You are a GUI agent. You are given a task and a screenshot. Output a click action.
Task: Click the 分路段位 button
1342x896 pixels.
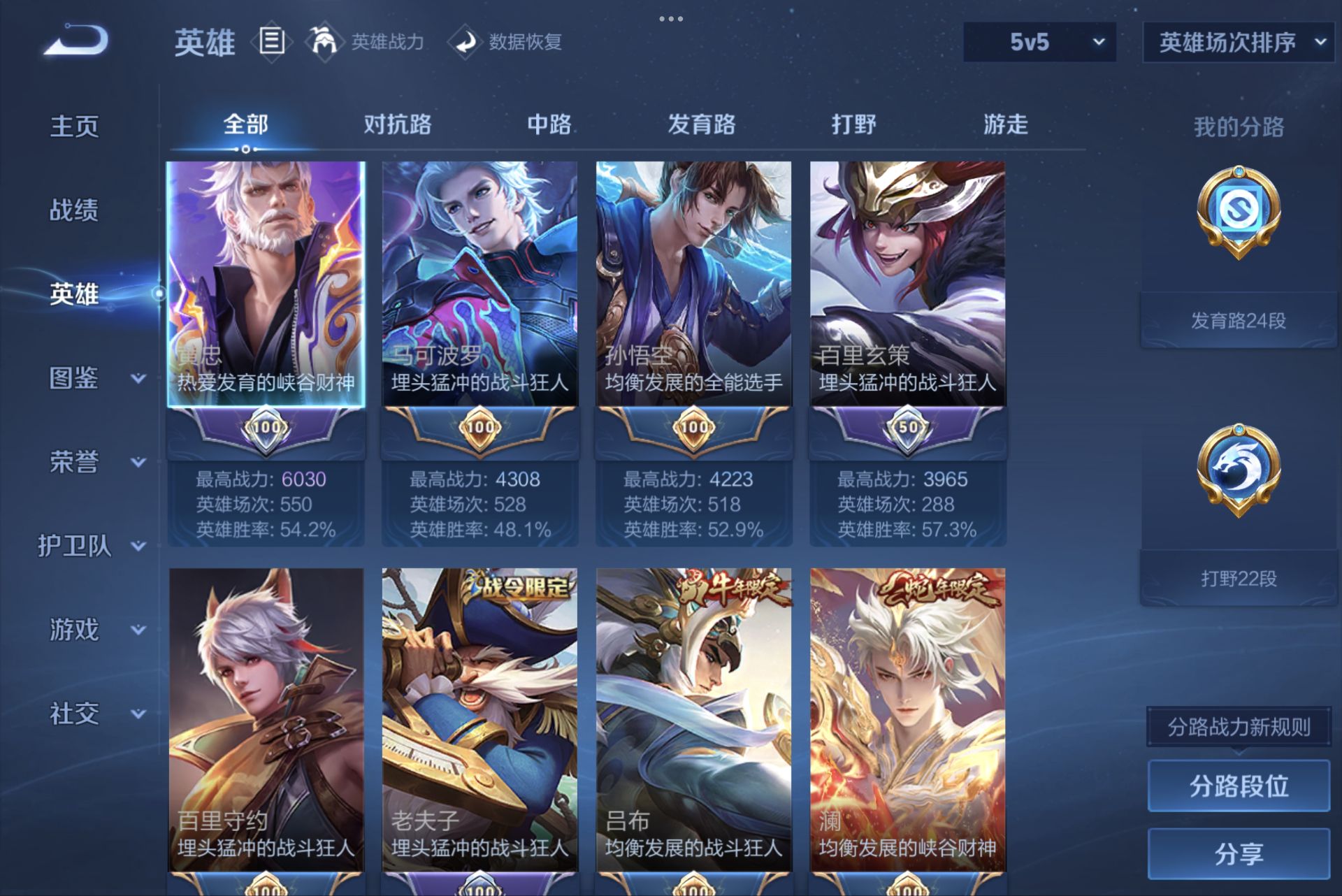tap(1237, 787)
